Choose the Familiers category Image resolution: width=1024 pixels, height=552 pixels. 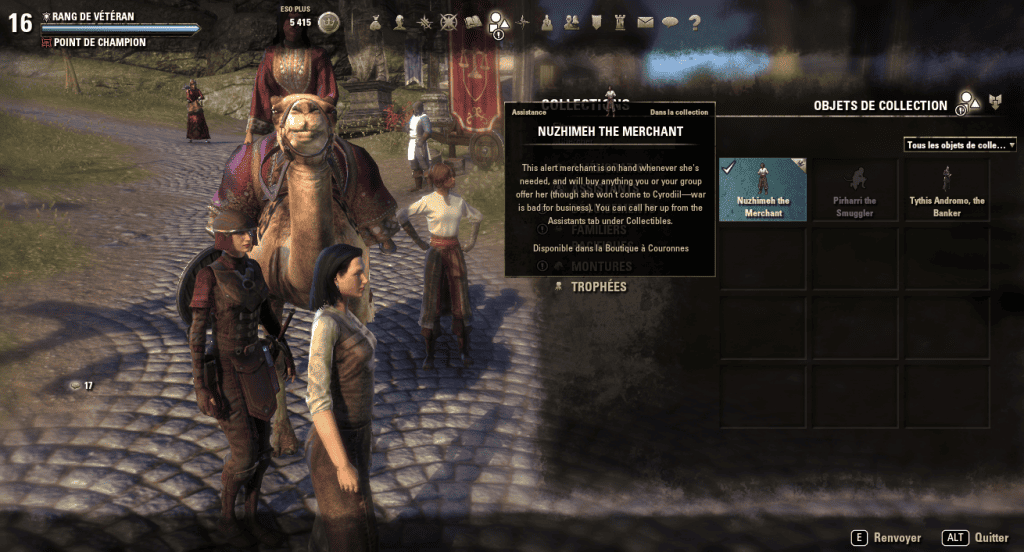(598, 230)
